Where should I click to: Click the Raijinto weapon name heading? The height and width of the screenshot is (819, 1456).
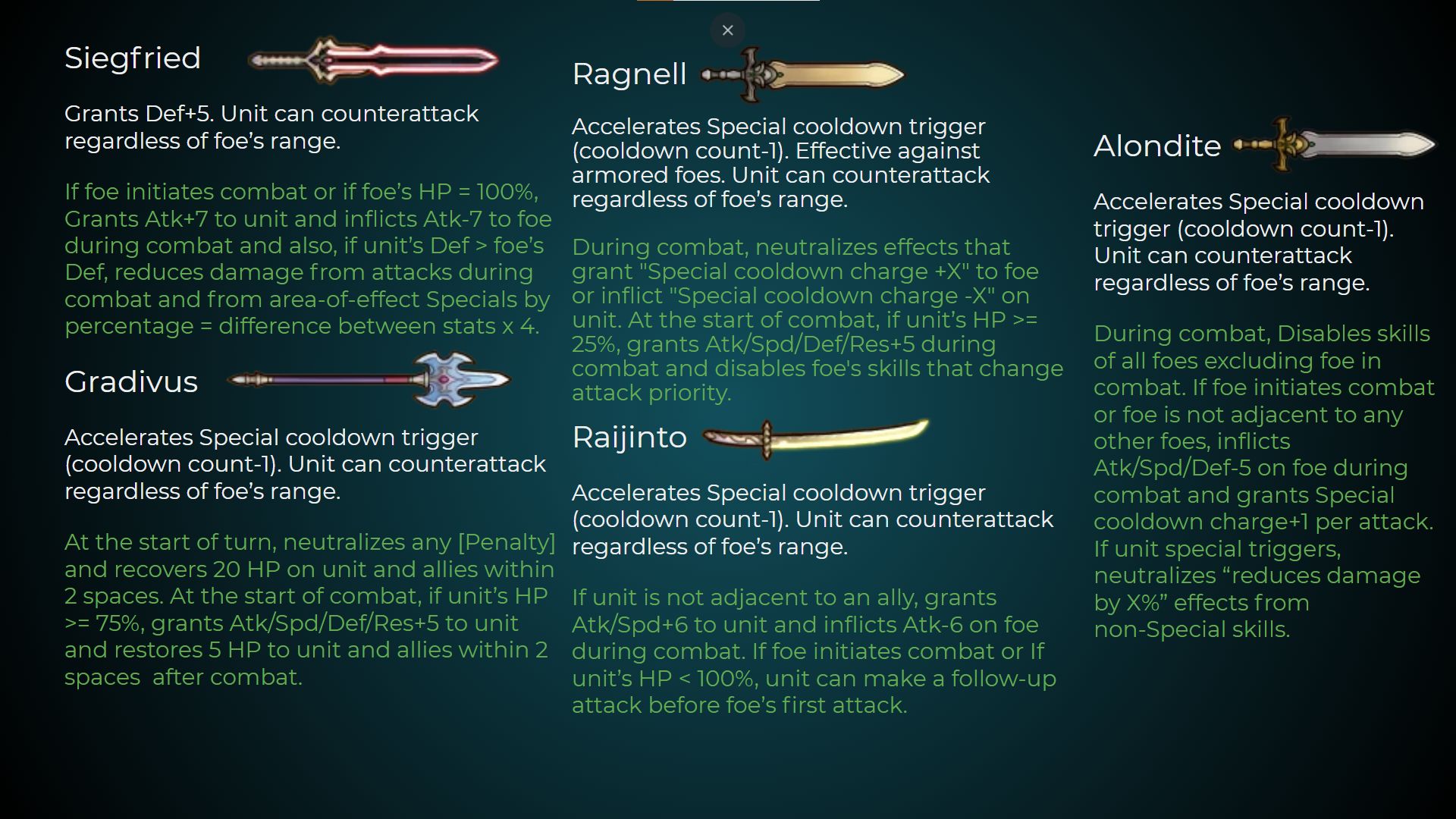pyautogui.click(x=629, y=437)
